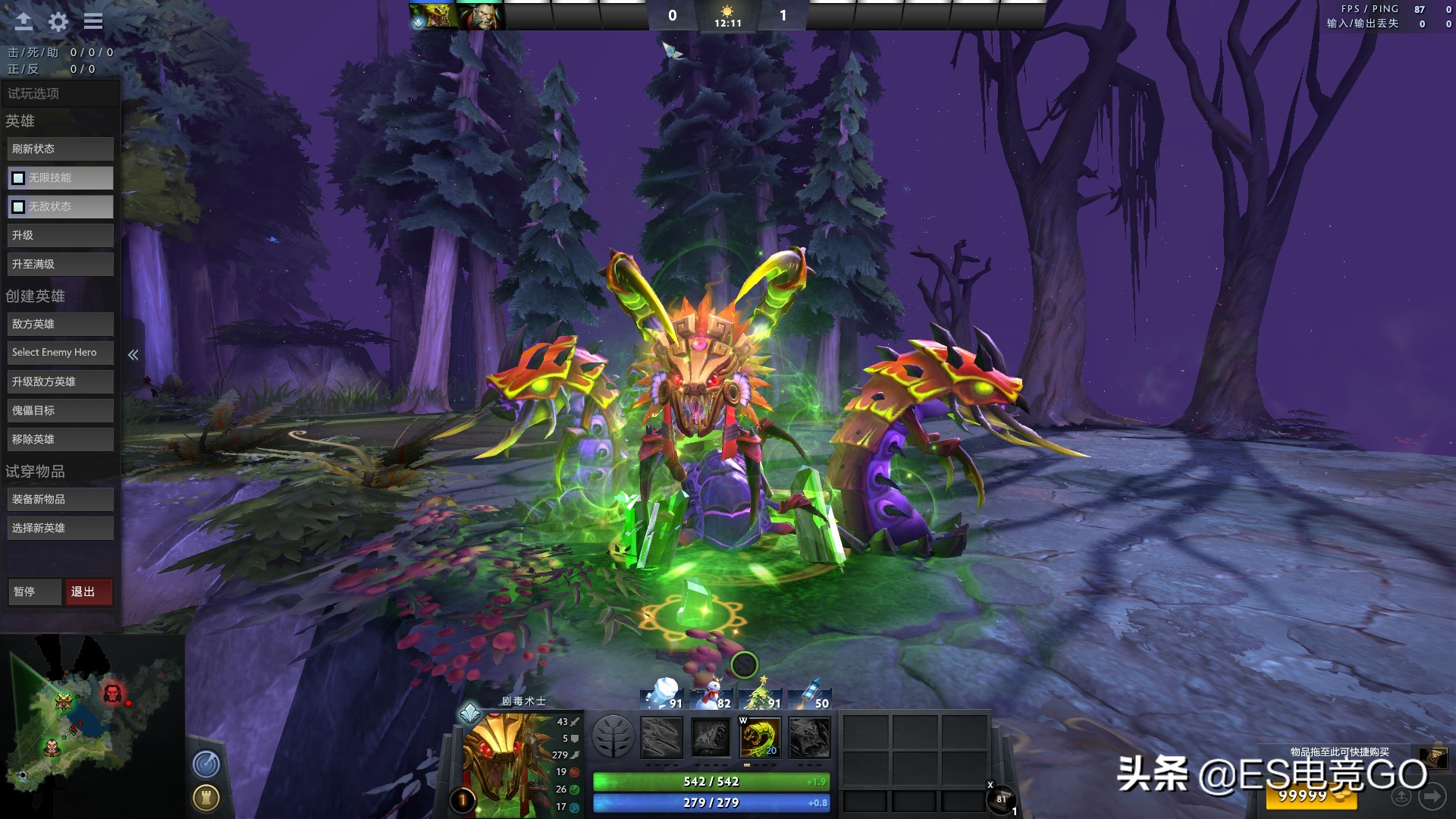
Task: Click the 退出 exit button
Action: [x=89, y=591]
